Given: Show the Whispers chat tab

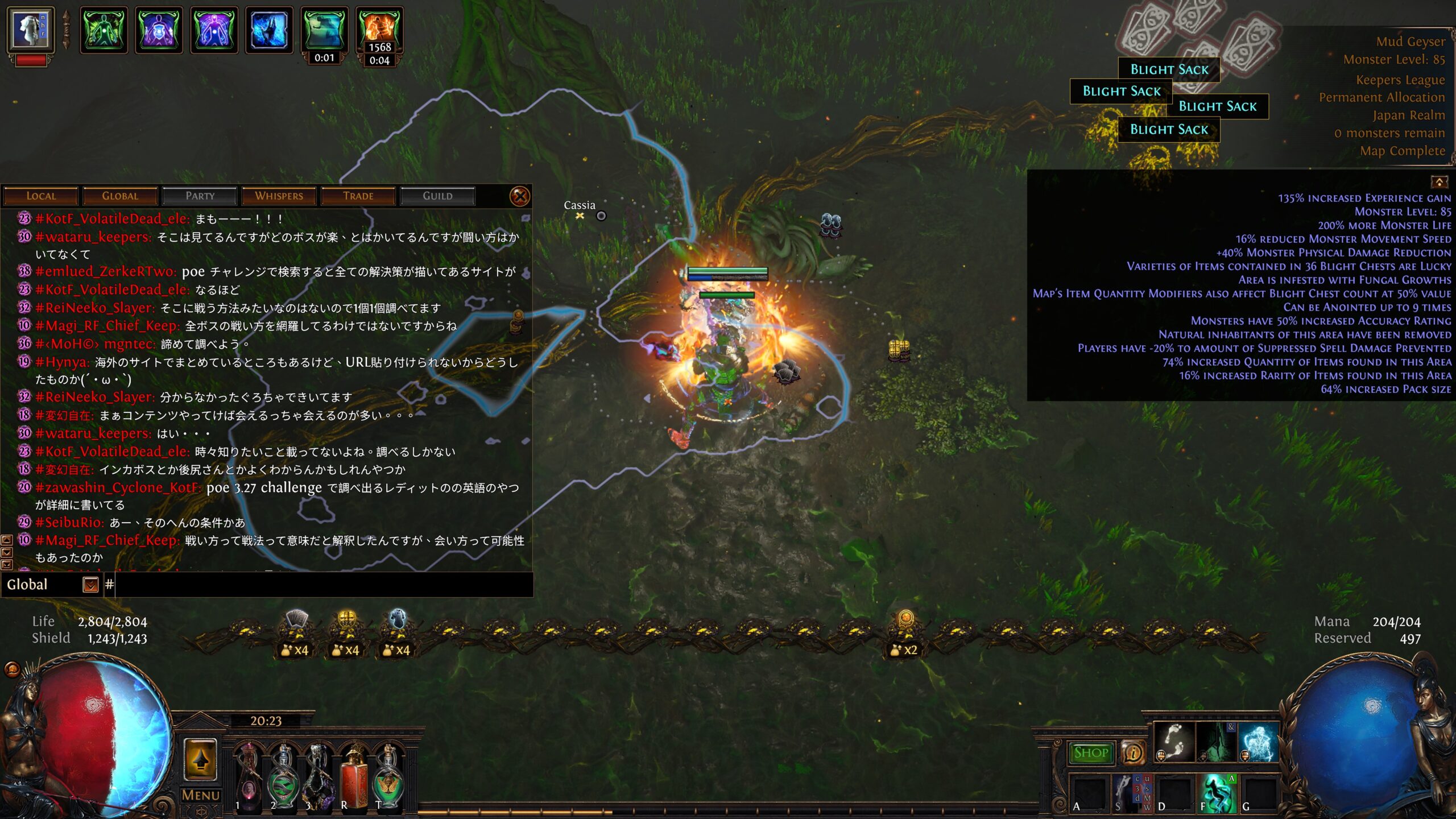Looking at the screenshot, I should tap(279, 196).
